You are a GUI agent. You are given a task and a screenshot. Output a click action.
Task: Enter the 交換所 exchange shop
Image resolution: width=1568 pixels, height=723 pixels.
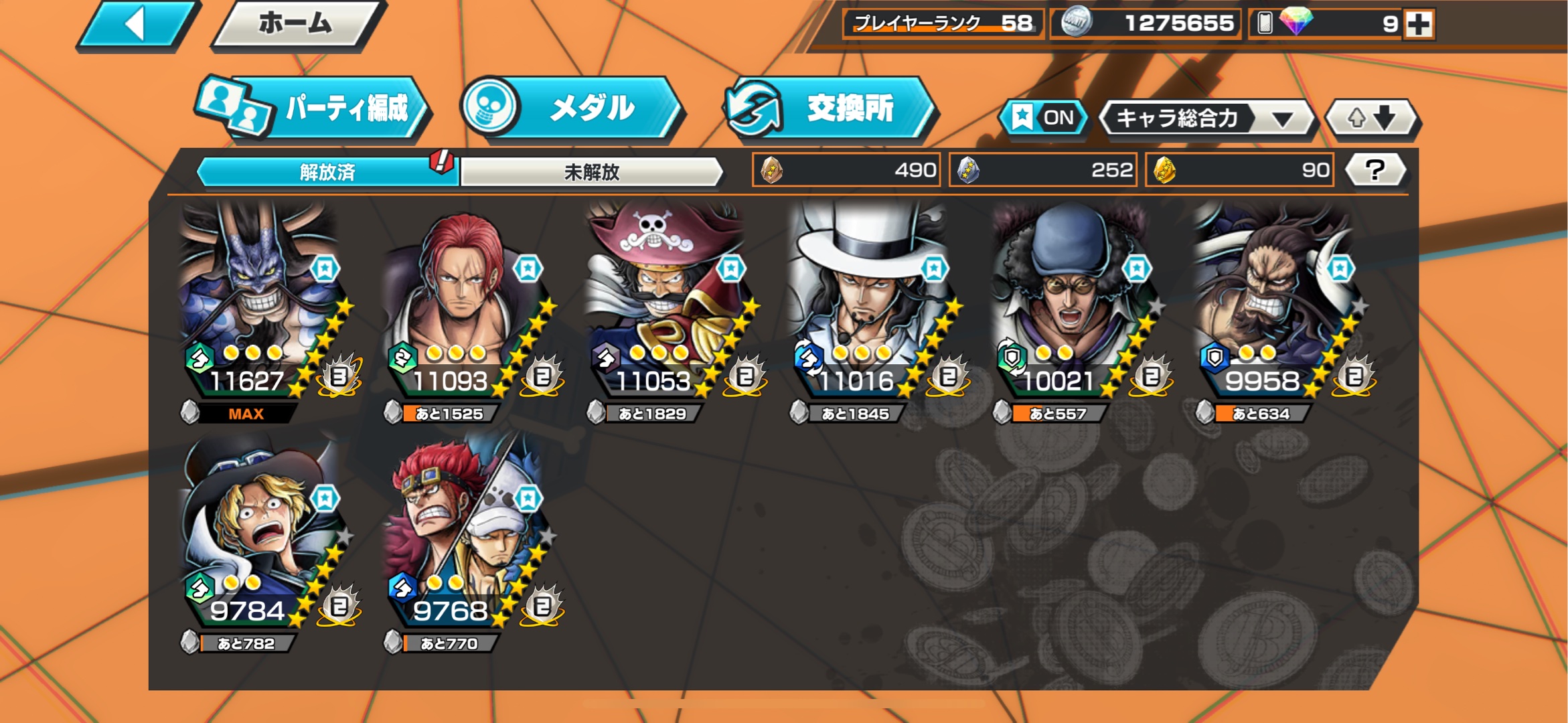pos(830,108)
